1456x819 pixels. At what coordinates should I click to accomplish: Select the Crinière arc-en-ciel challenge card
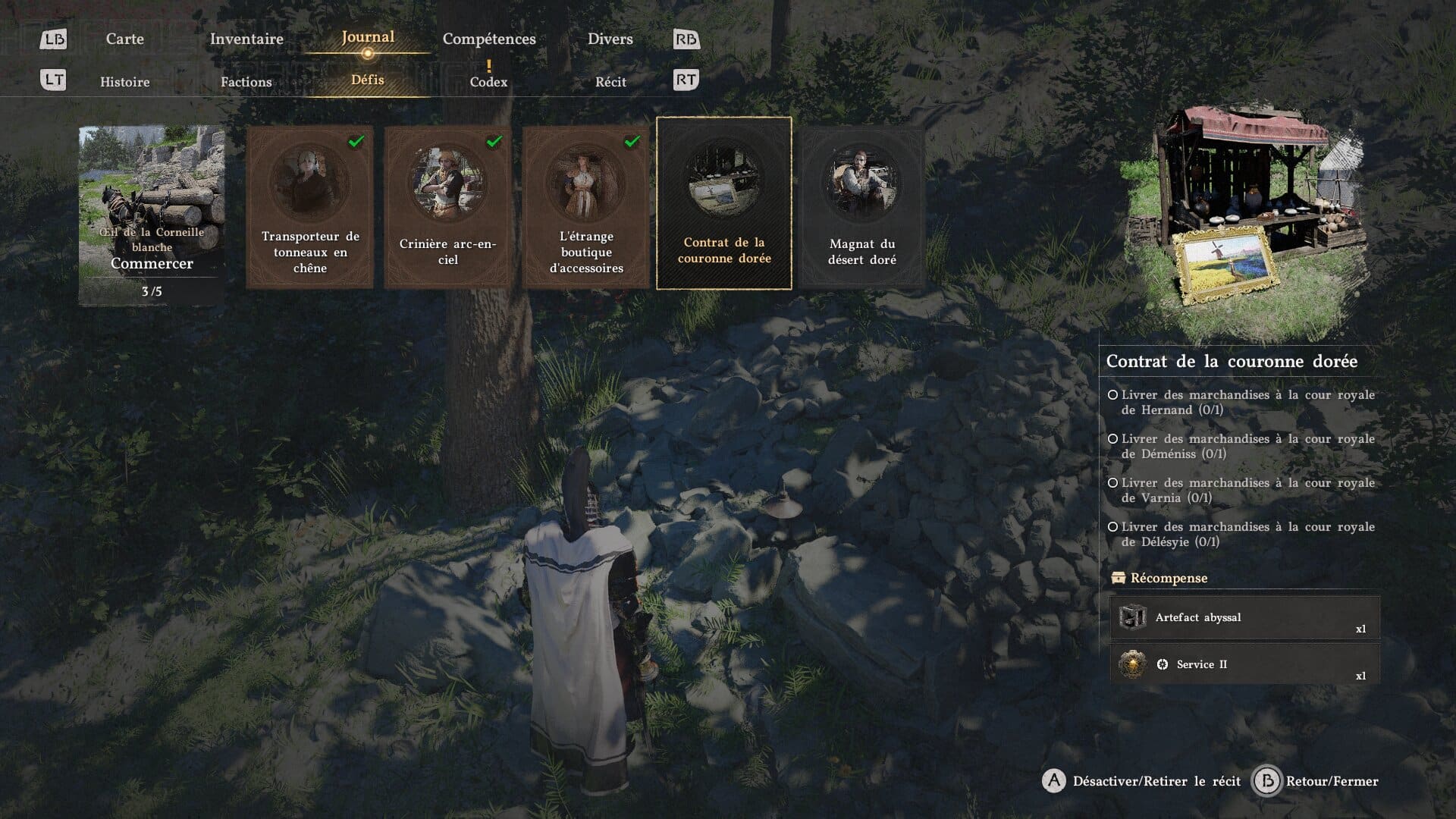tap(448, 206)
